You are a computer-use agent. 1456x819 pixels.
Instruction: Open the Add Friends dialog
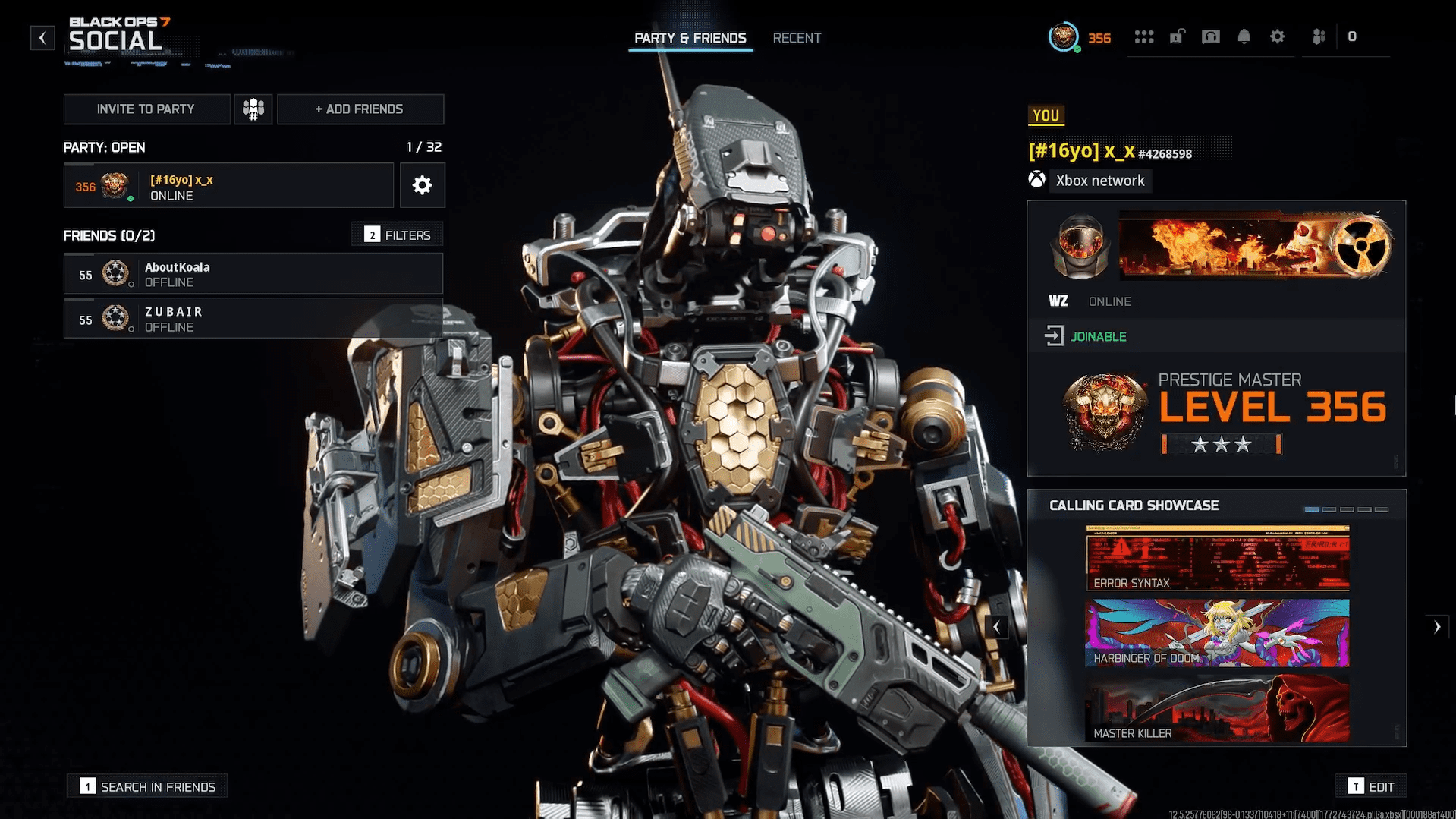click(360, 109)
